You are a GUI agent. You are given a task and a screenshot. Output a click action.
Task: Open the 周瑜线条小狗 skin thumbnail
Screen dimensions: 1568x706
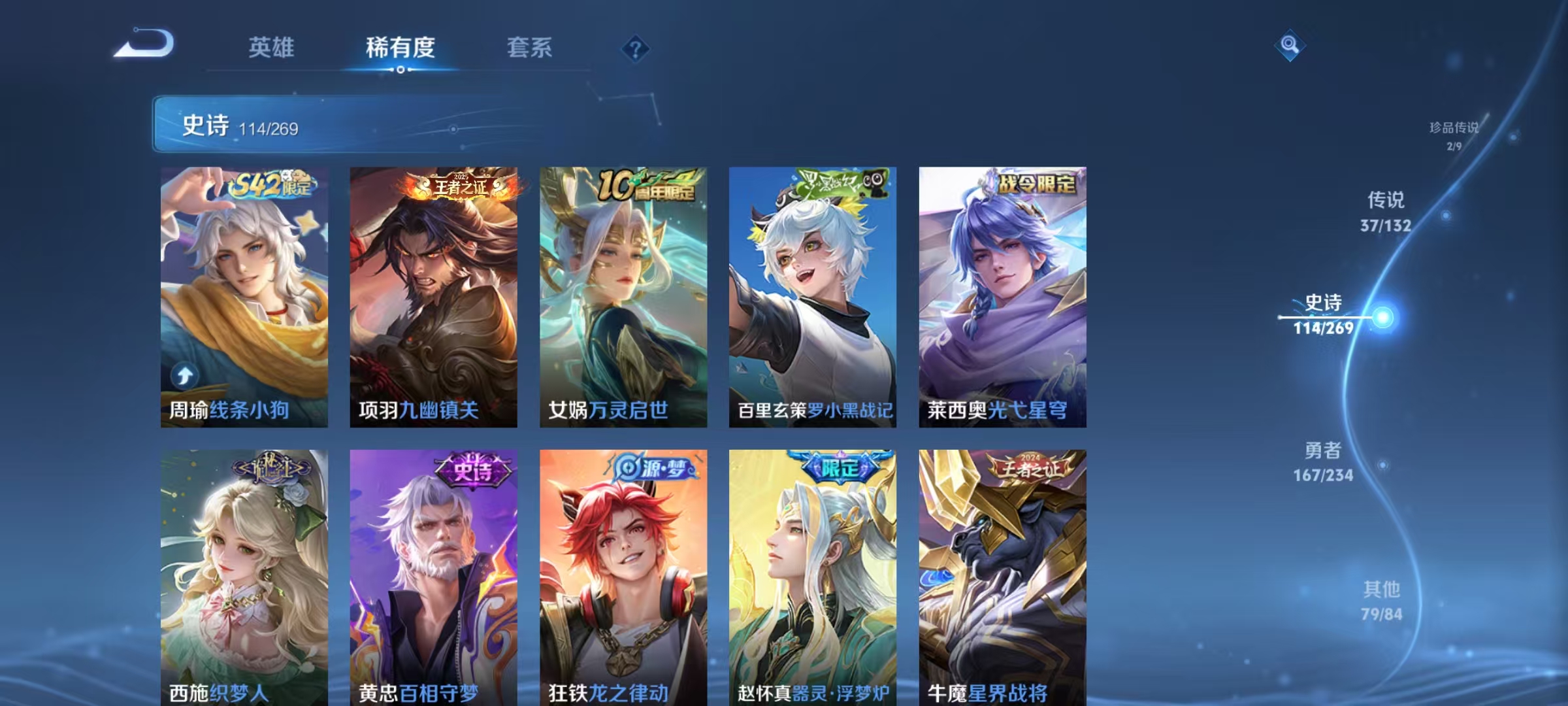(242, 294)
